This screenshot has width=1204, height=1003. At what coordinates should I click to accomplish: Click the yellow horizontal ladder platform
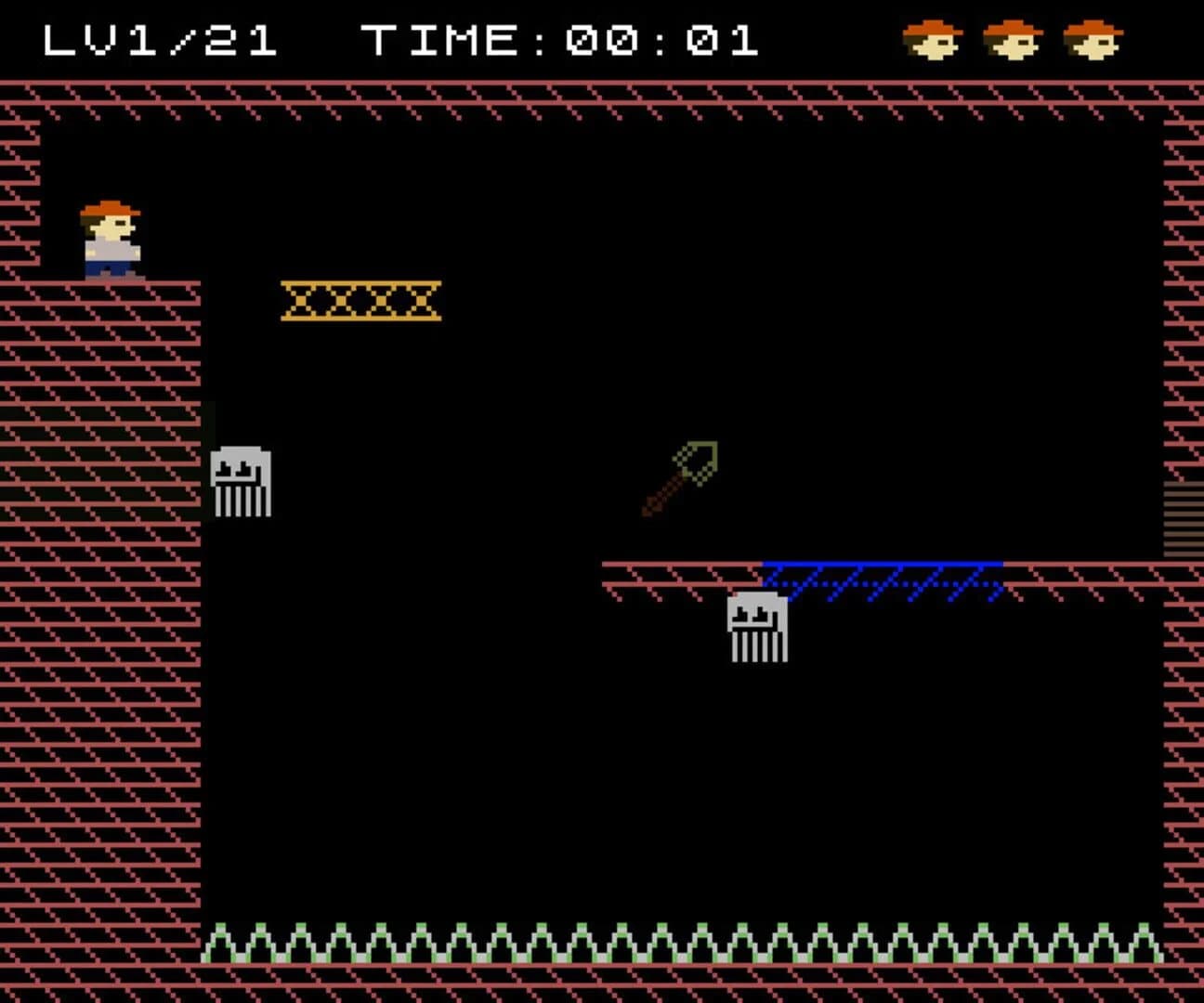360,299
